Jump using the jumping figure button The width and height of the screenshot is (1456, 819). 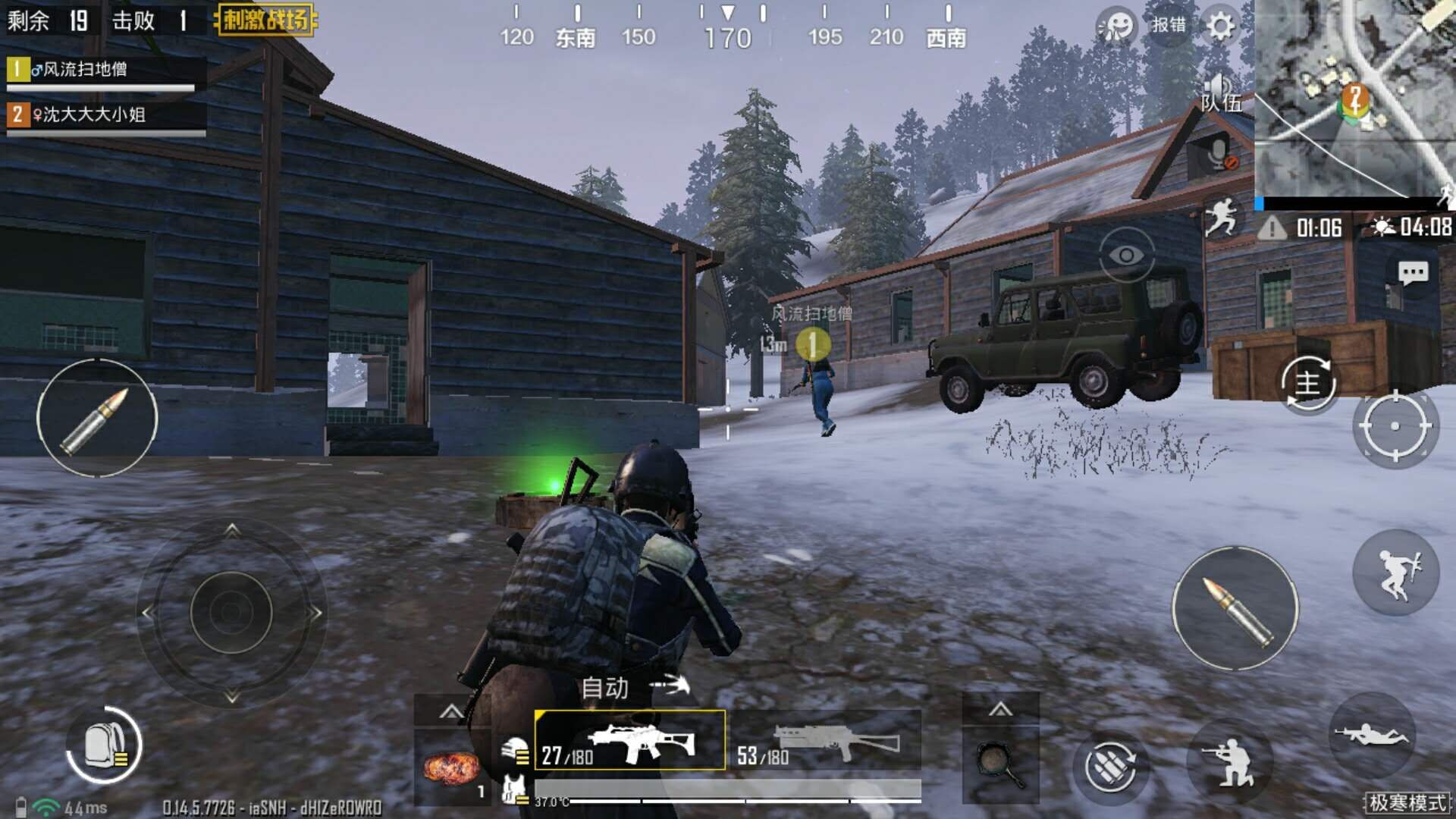(x=1395, y=573)
